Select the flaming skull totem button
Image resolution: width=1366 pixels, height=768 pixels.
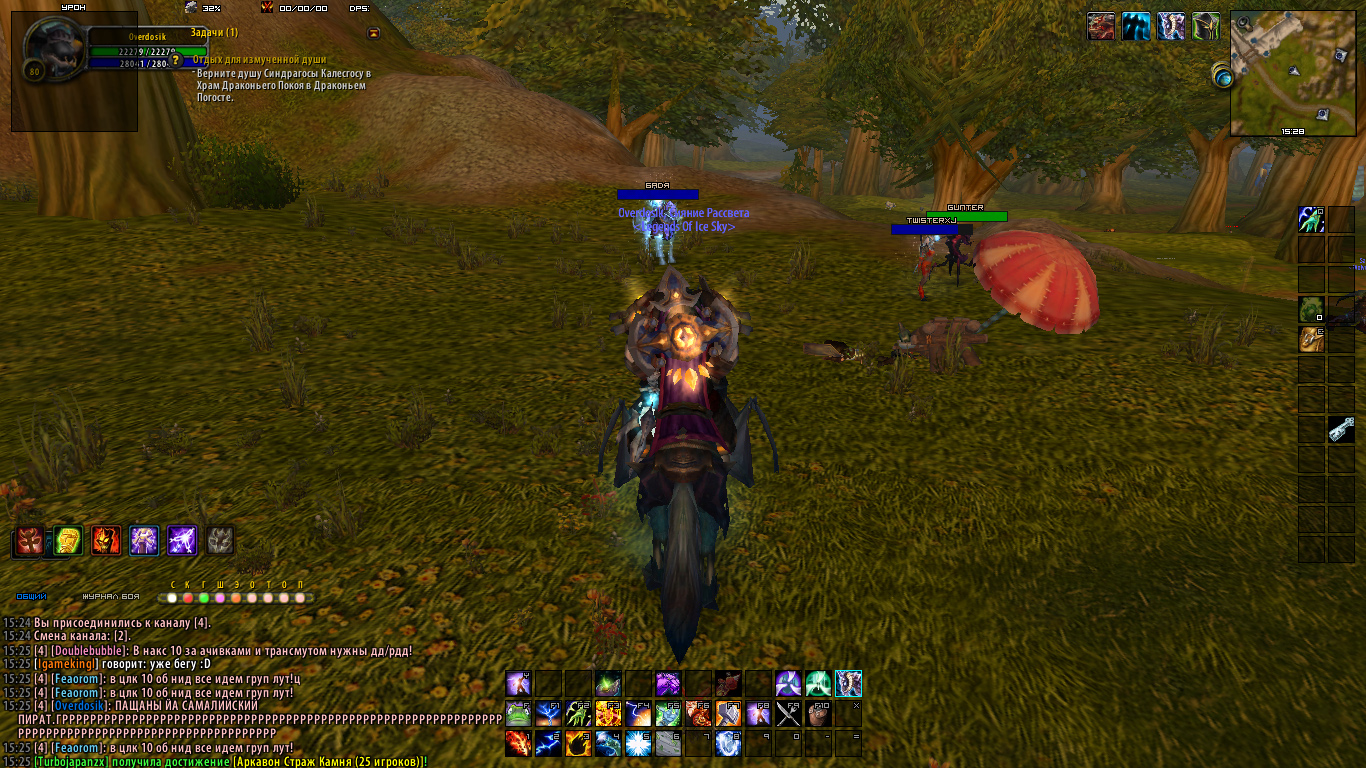(106, 541)
